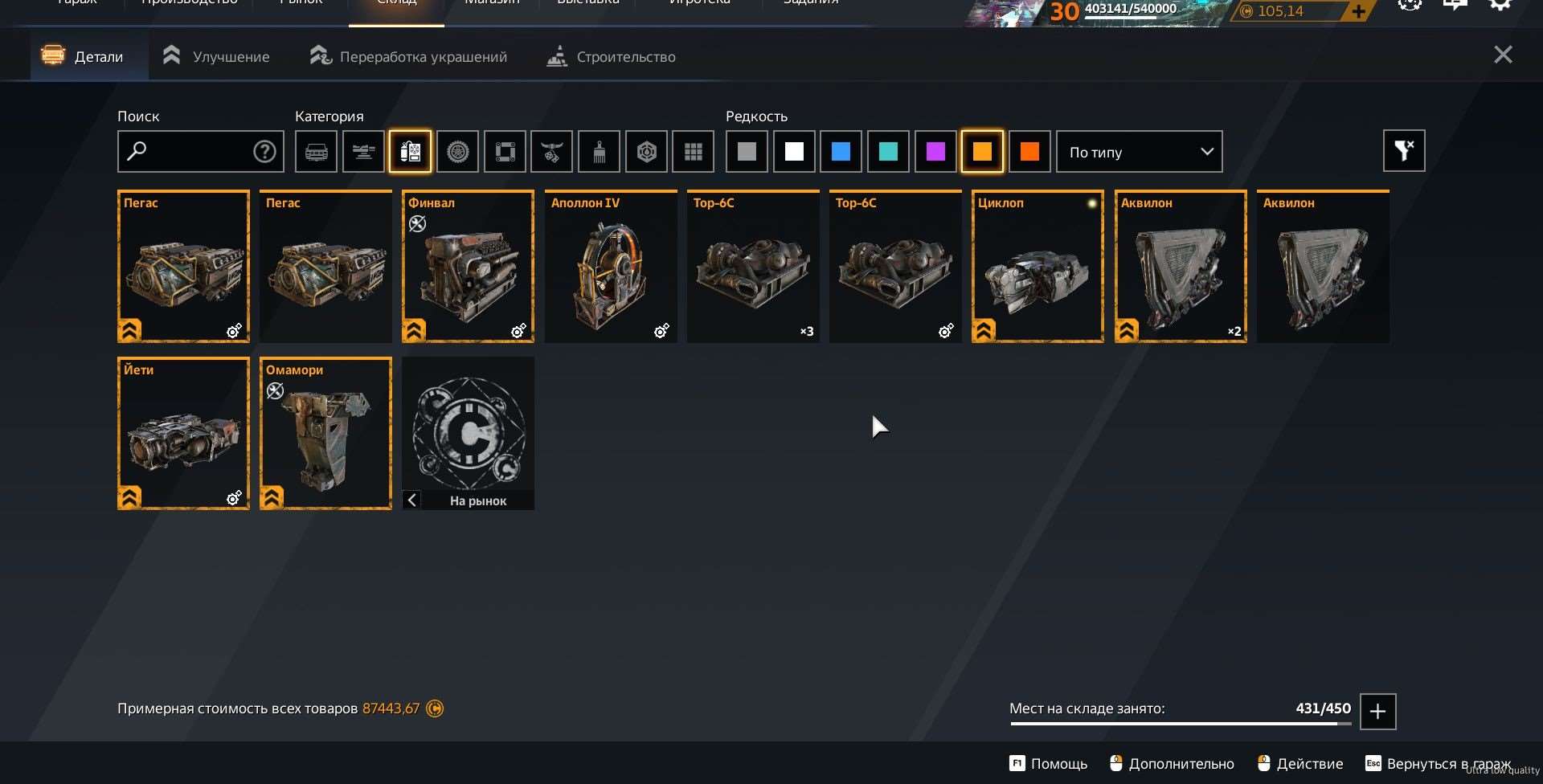The image size is (1543, 784).
Task: Open the decorations category filter
Action: [x=553, y=151]
